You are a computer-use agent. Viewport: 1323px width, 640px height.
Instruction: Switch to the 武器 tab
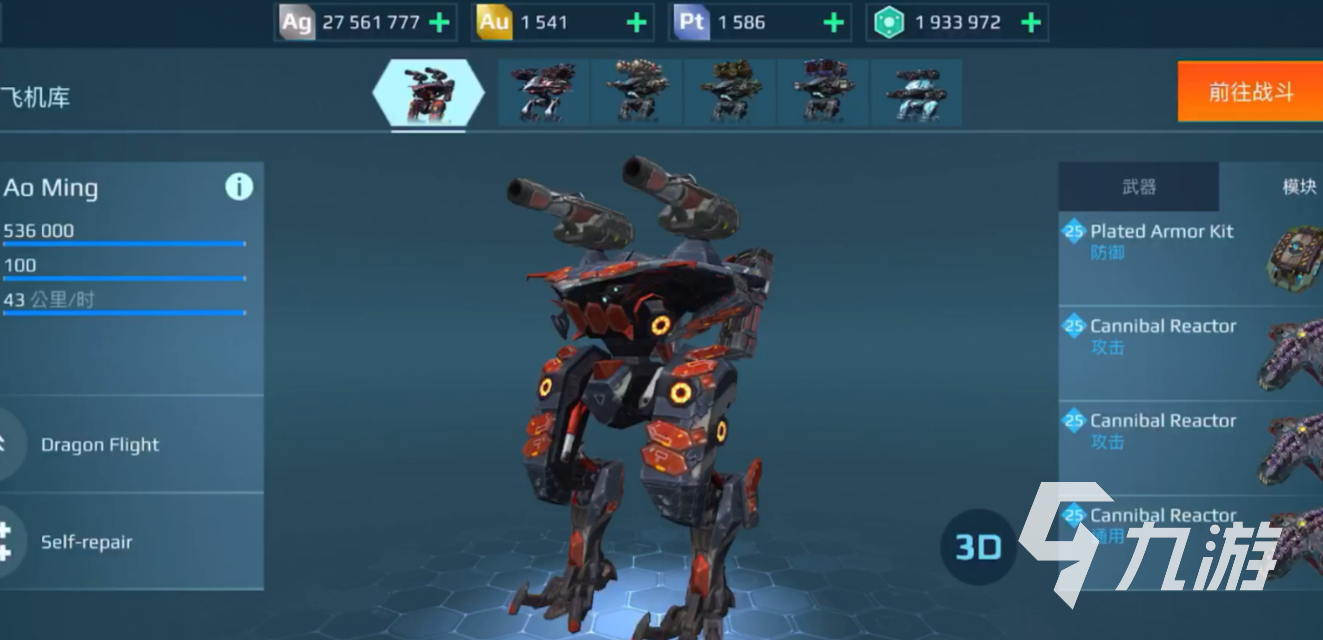pos(1138,187)
